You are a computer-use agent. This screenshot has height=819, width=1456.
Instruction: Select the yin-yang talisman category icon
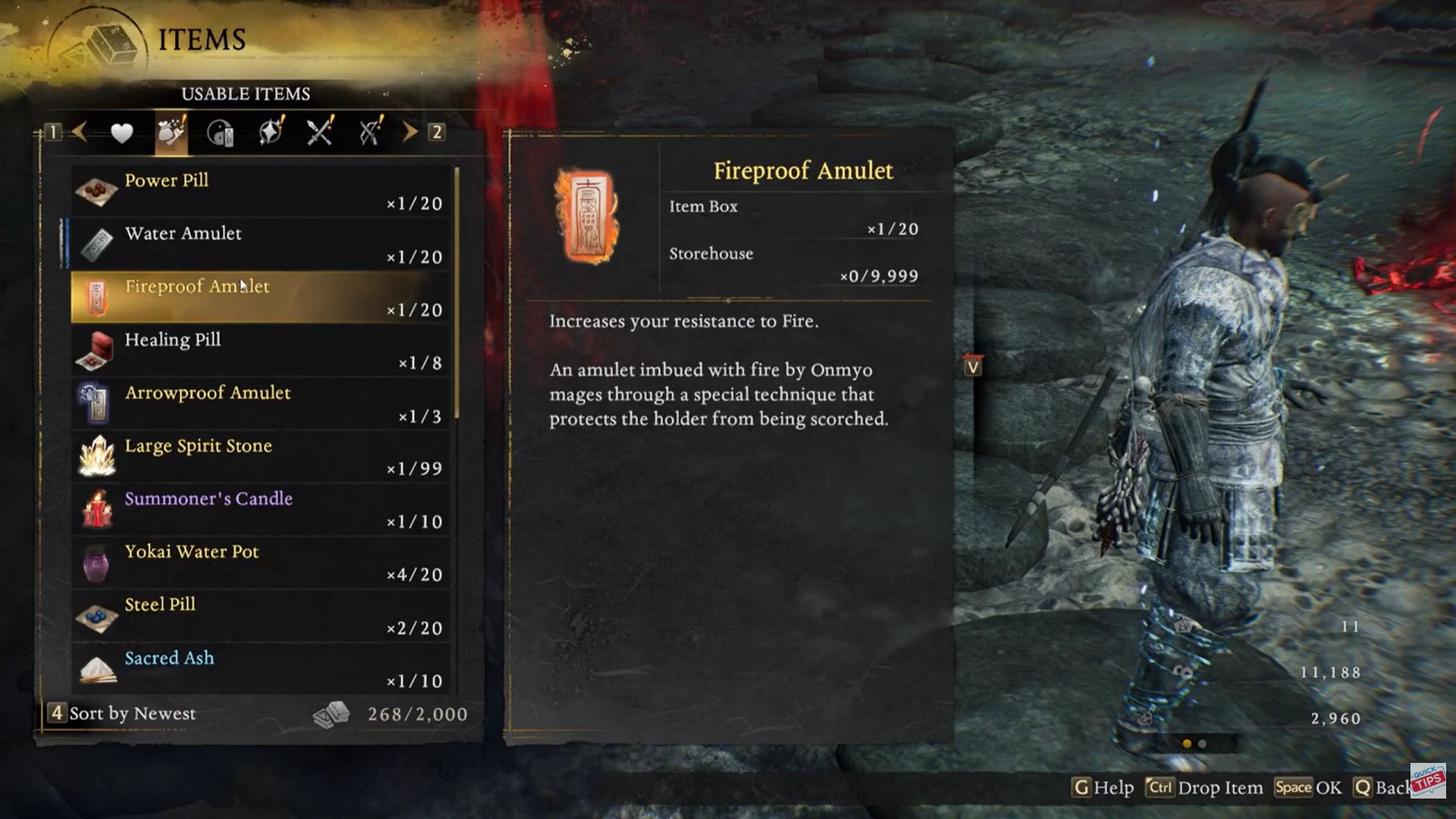tap(220, 131)
